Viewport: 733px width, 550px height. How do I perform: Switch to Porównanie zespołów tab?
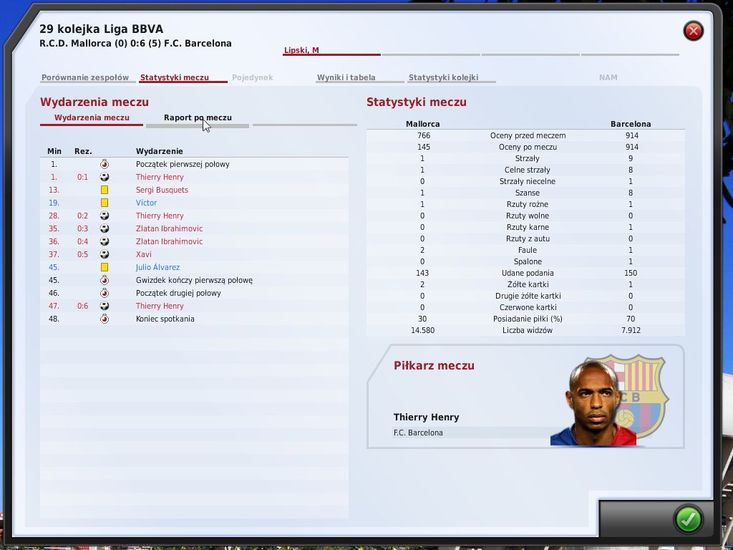[85, 77]
